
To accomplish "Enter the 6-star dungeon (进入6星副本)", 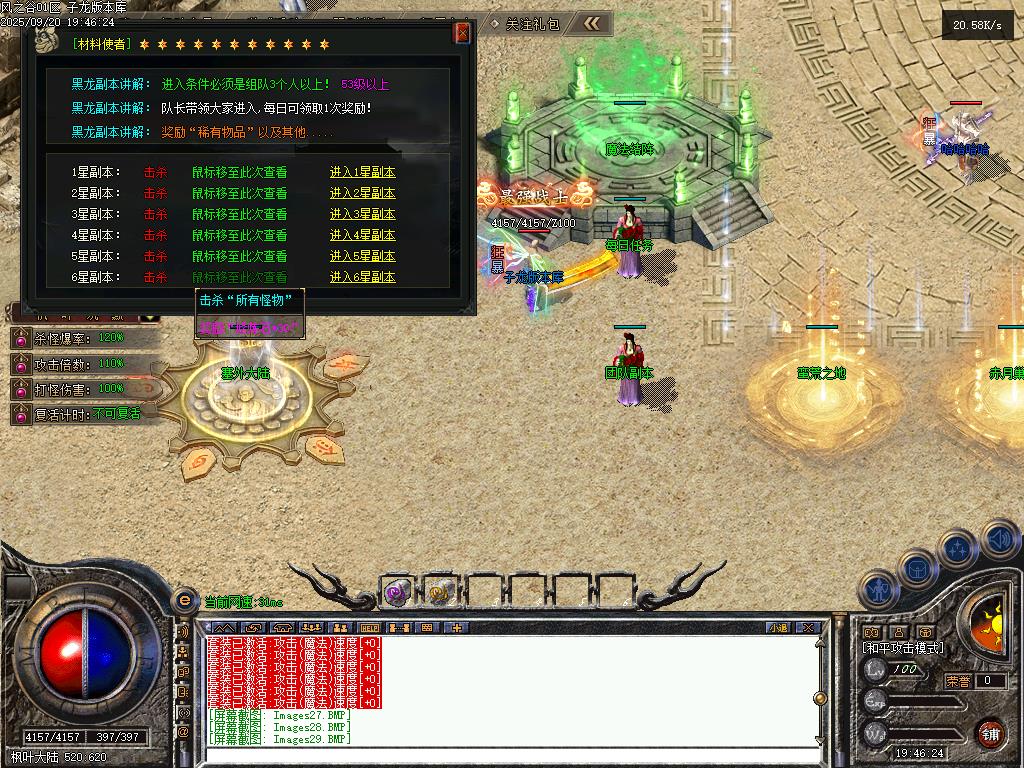I will click(362, 277).
